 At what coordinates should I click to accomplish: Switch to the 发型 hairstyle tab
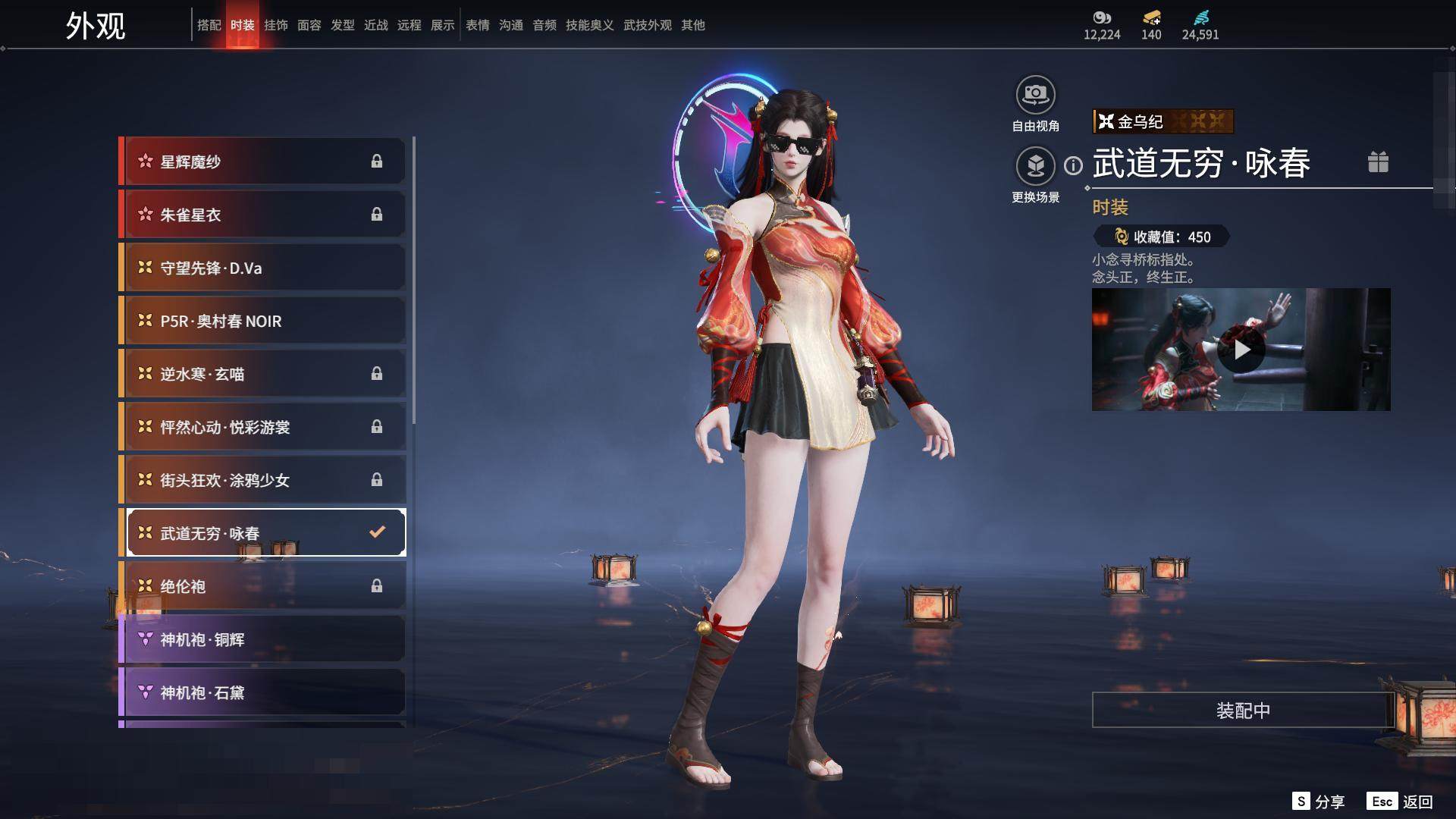pos(343,25)
